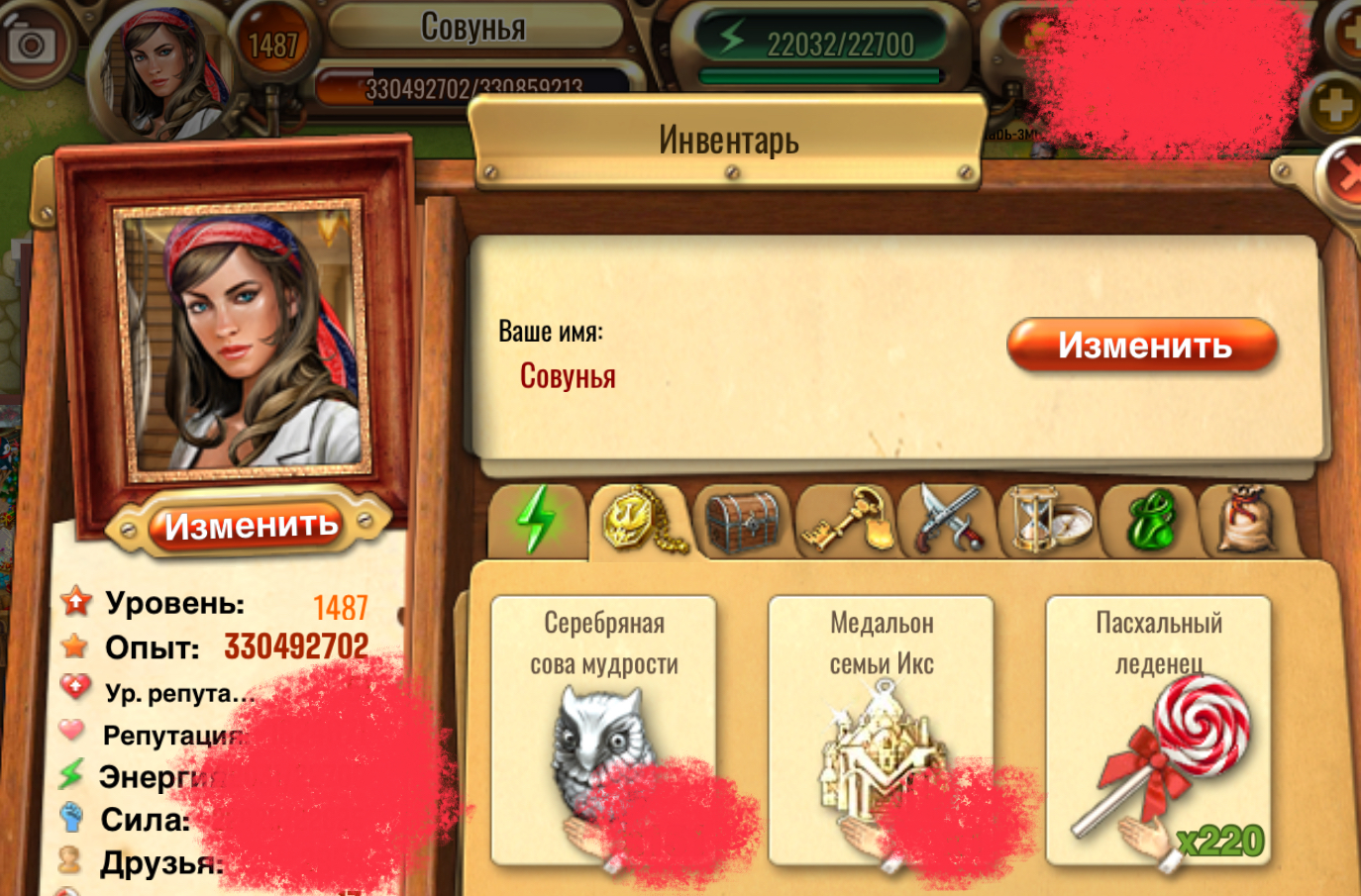Screen dimensions: 1361x896
Task: Open the tied sack tab
Action: (x=1246, y=519)
